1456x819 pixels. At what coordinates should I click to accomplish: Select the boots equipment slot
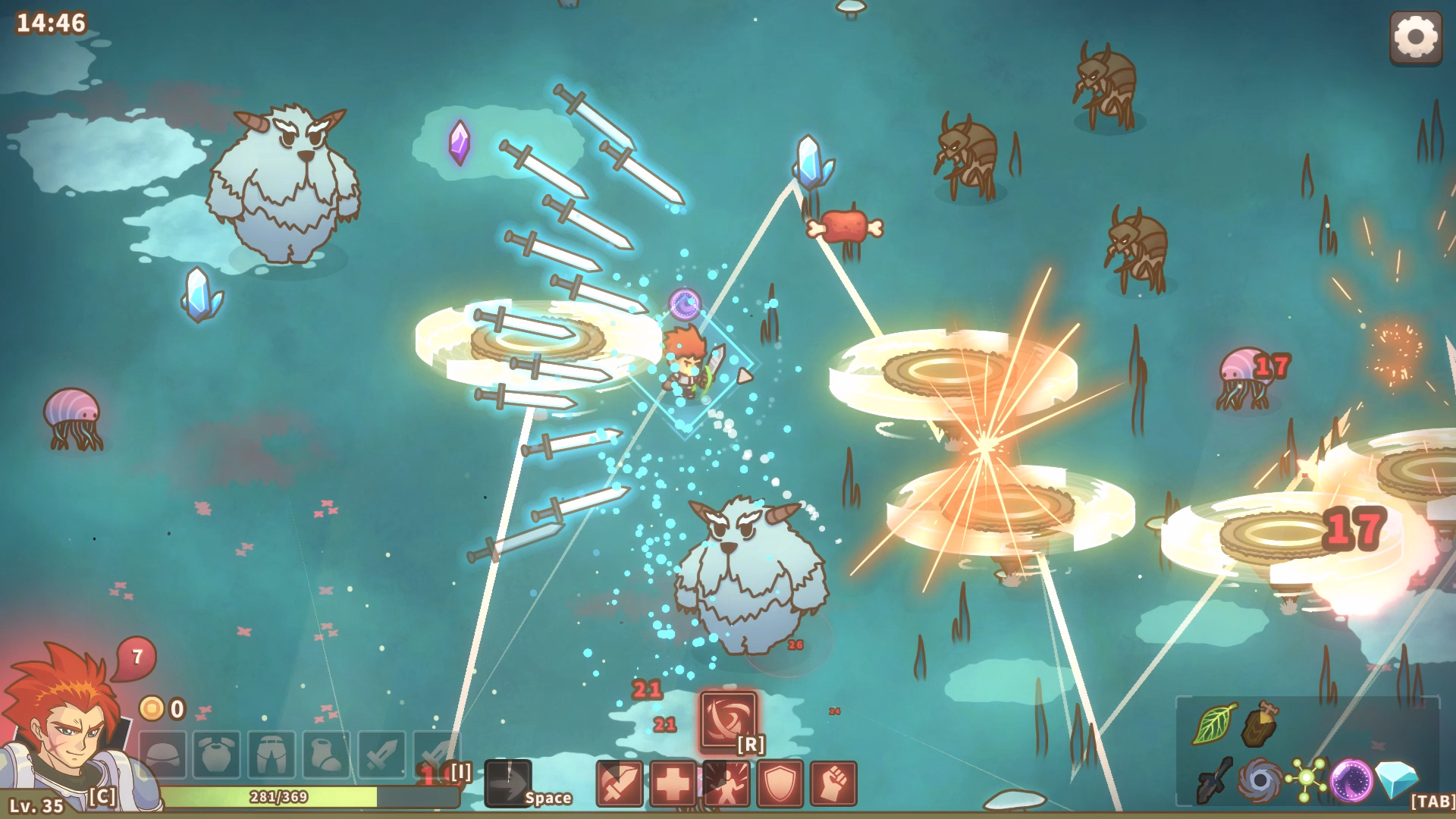tap(326, 755)
